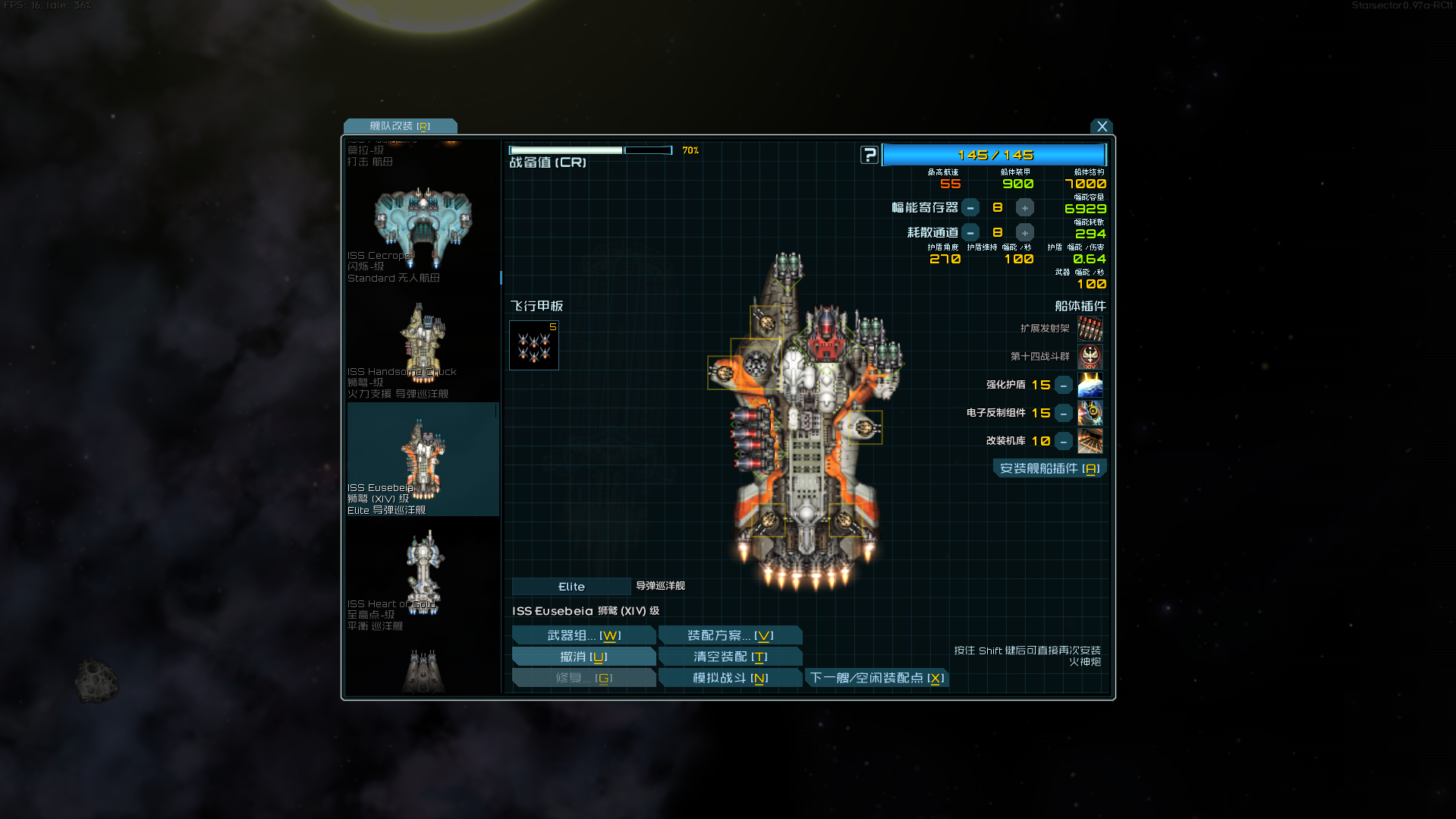The height and width of the screenshot is (819, 1456).
Task: Remove the 改装机库 hullmod
Action: point(1064,442)
